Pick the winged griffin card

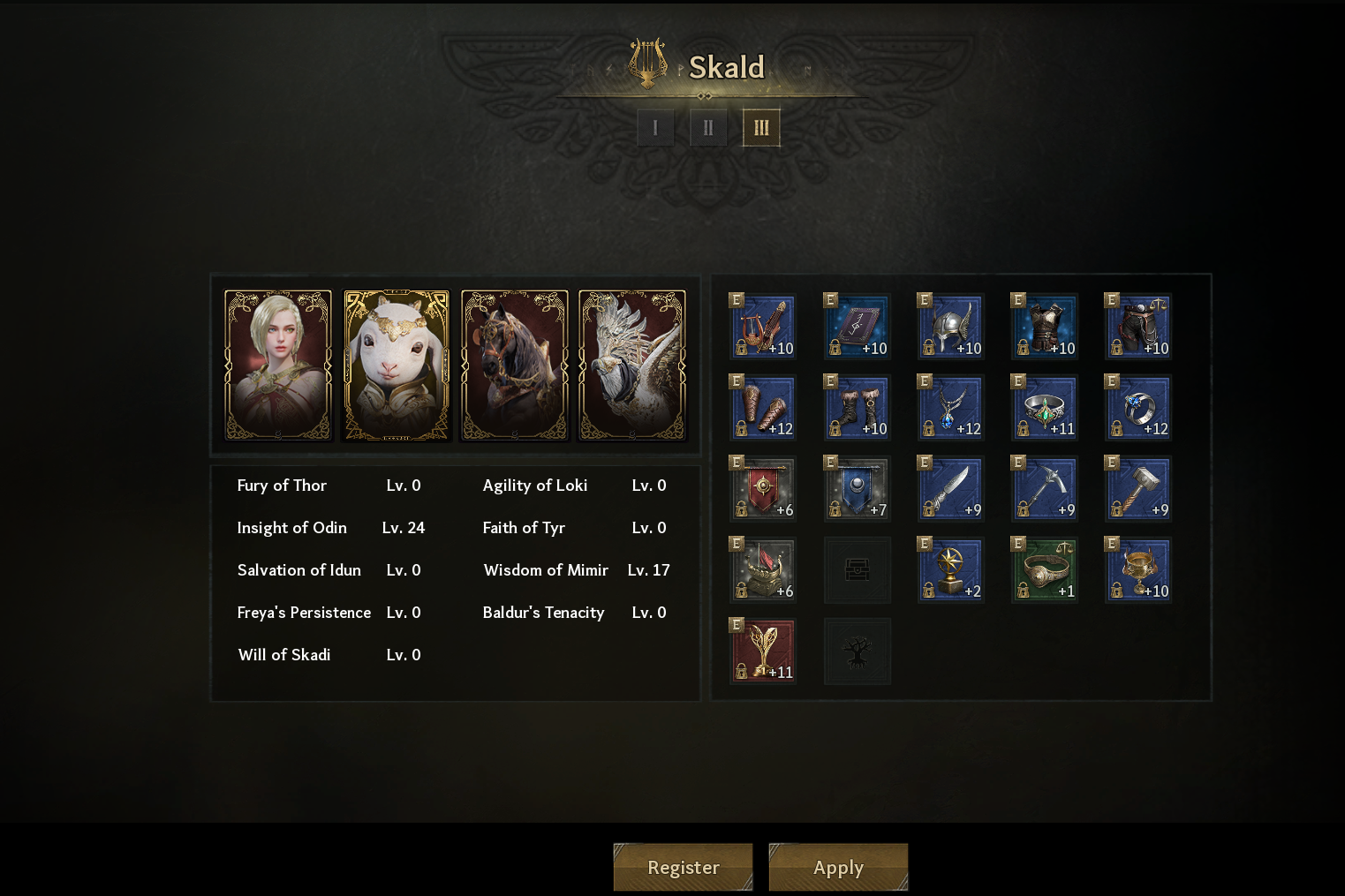(632, 365)
